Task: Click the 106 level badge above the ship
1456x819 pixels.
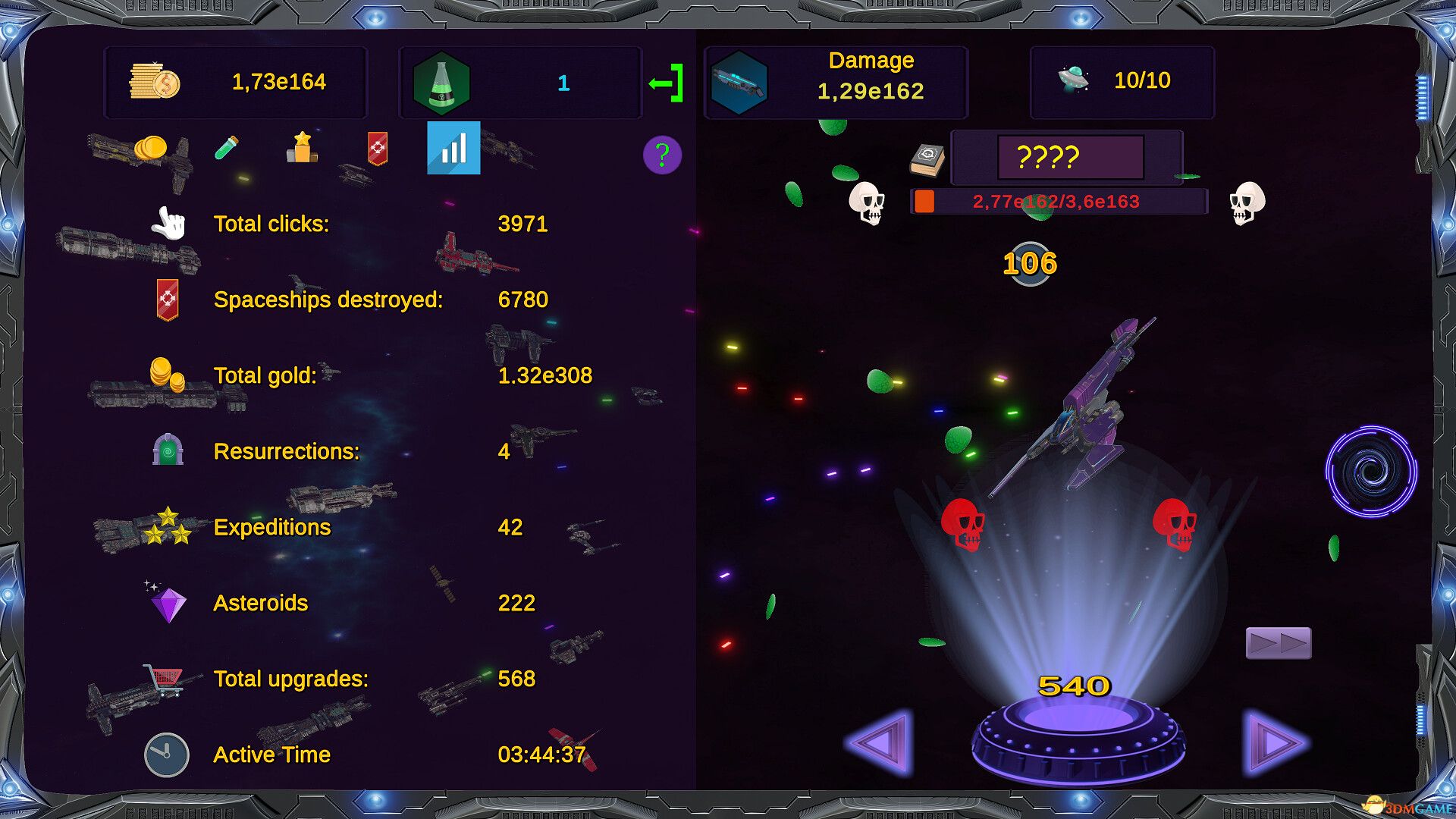Action: tap(1029, 263)
